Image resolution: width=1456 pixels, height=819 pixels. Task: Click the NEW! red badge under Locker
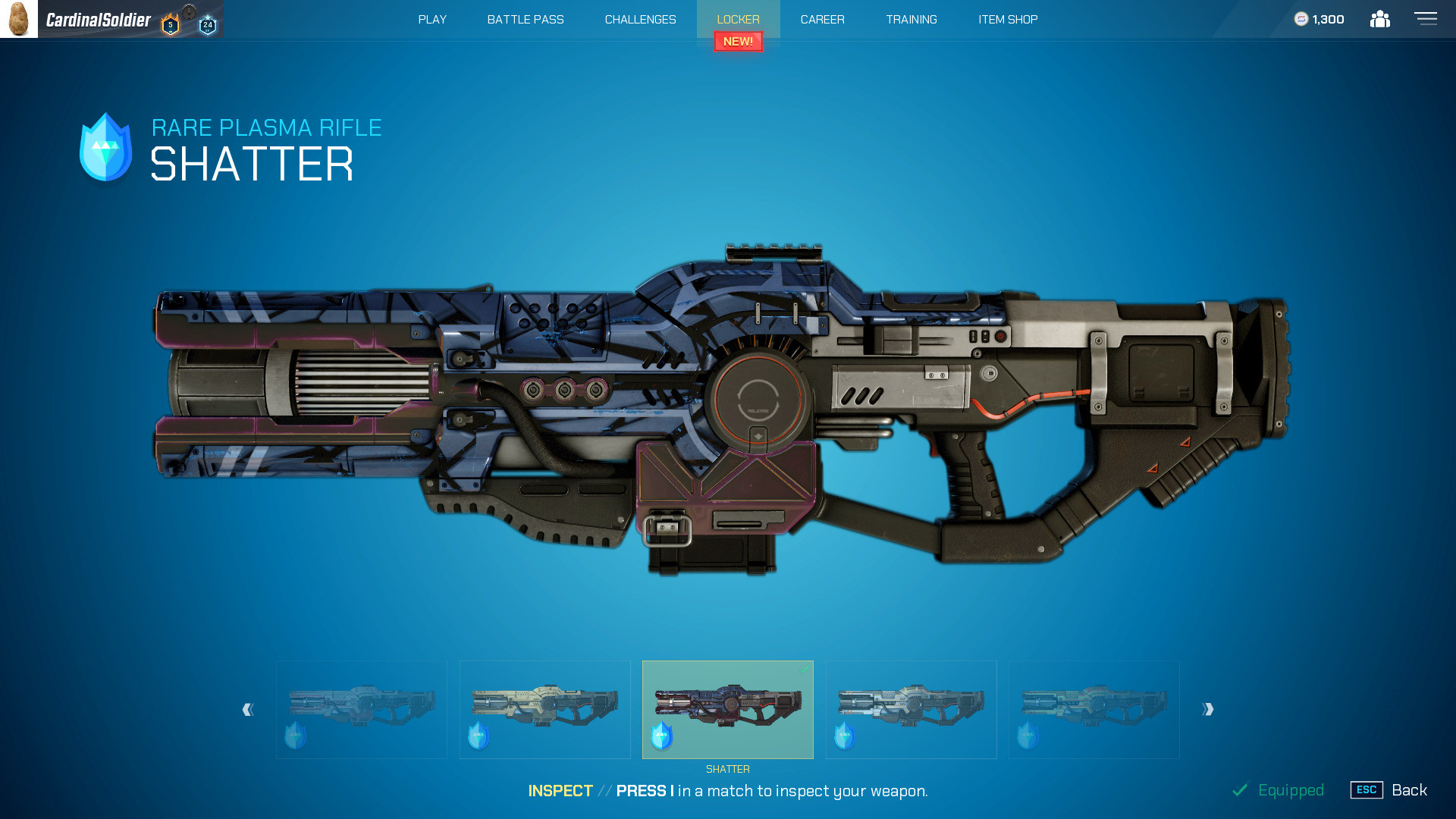[737, 42]
